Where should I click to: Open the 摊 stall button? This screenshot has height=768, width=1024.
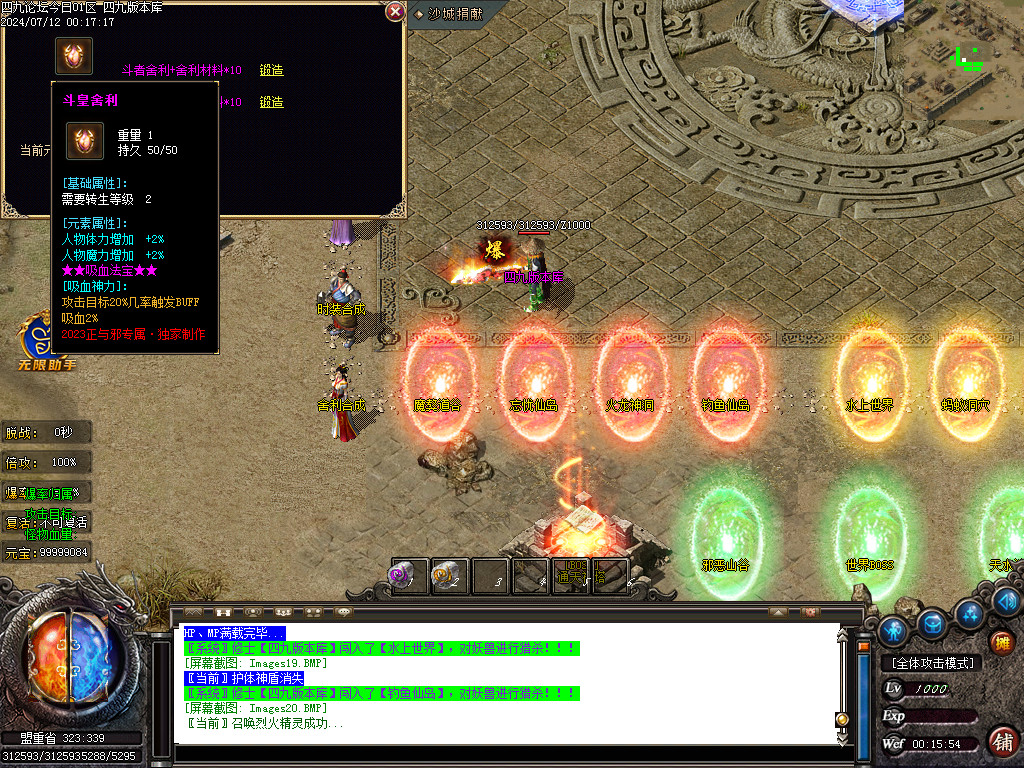1003,643
